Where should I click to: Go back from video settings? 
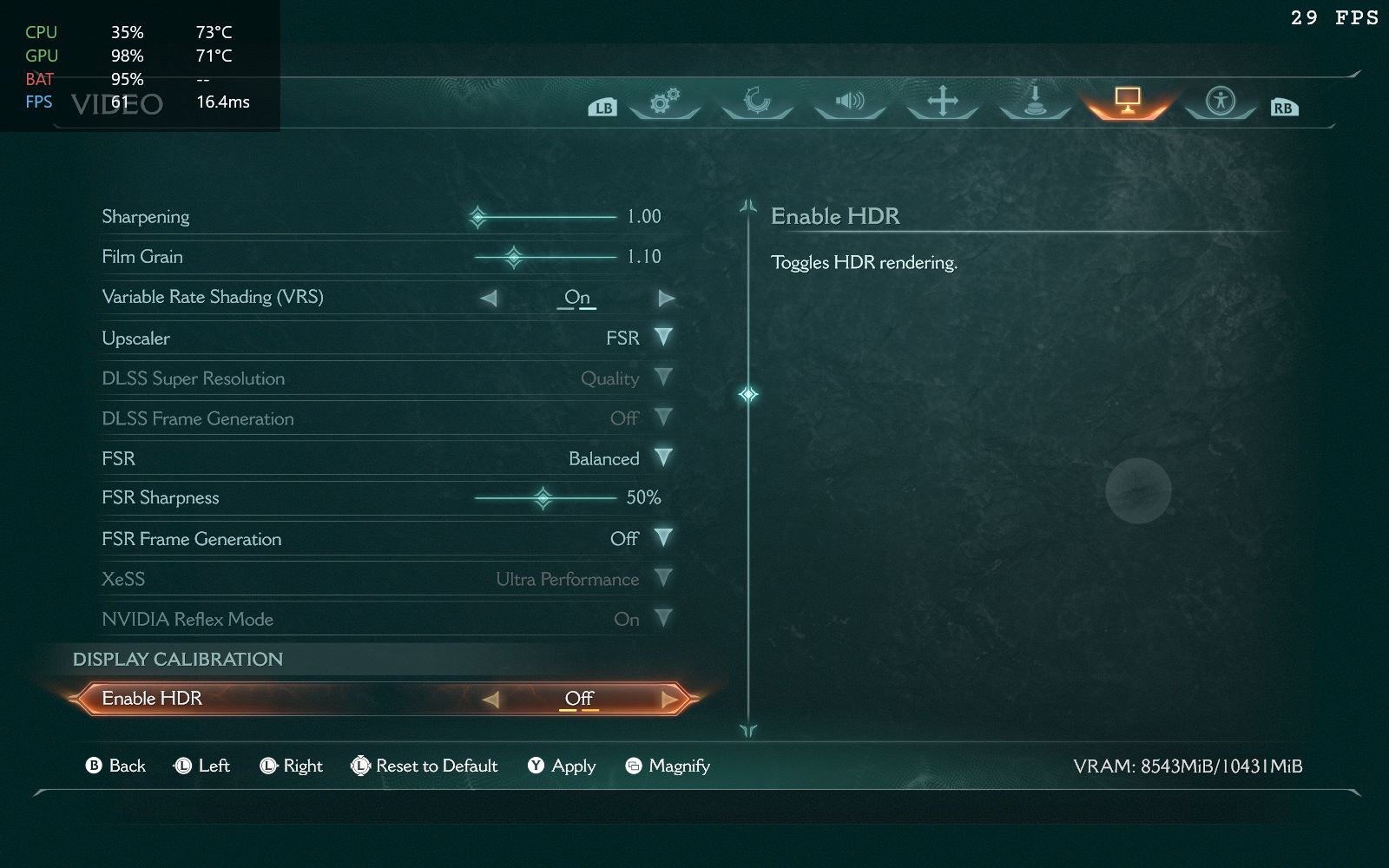coord(115,766)
